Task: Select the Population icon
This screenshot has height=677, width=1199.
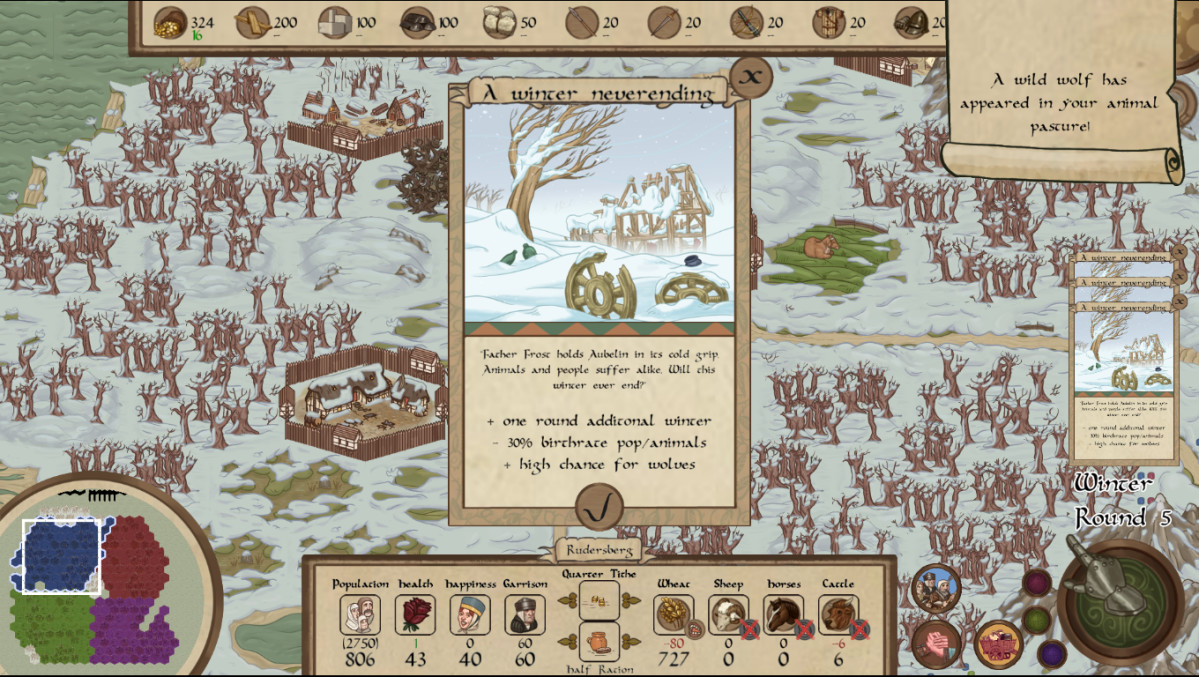Action: point(360,614)
